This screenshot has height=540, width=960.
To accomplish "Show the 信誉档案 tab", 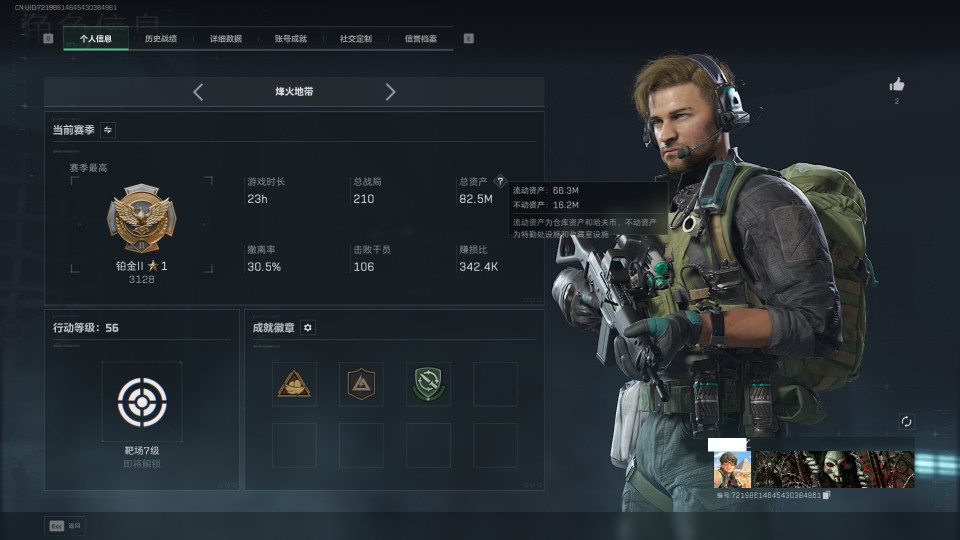I will pos(421,39).
